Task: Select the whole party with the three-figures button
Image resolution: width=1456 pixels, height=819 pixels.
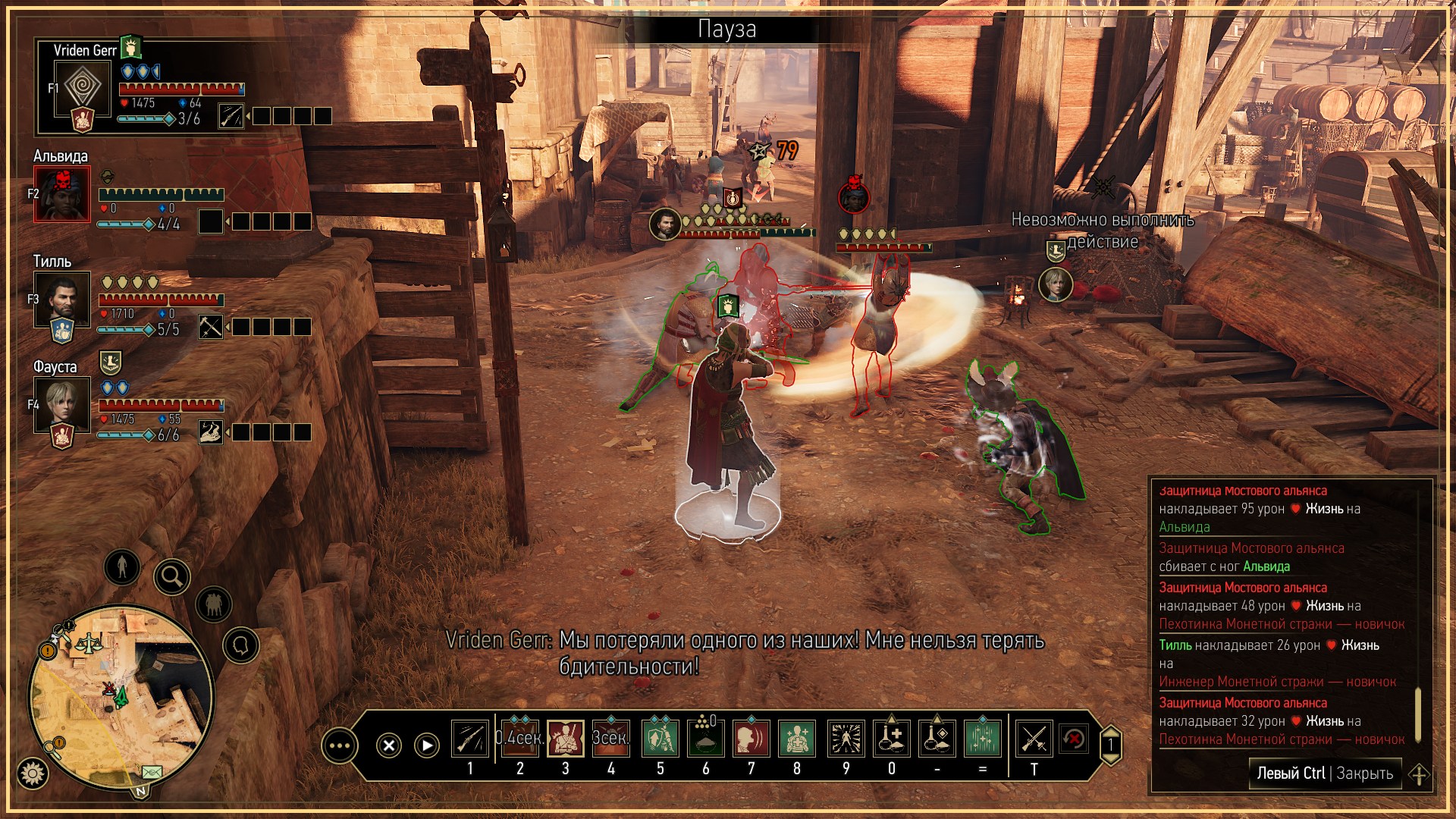Action: click(x=214, y=604)
